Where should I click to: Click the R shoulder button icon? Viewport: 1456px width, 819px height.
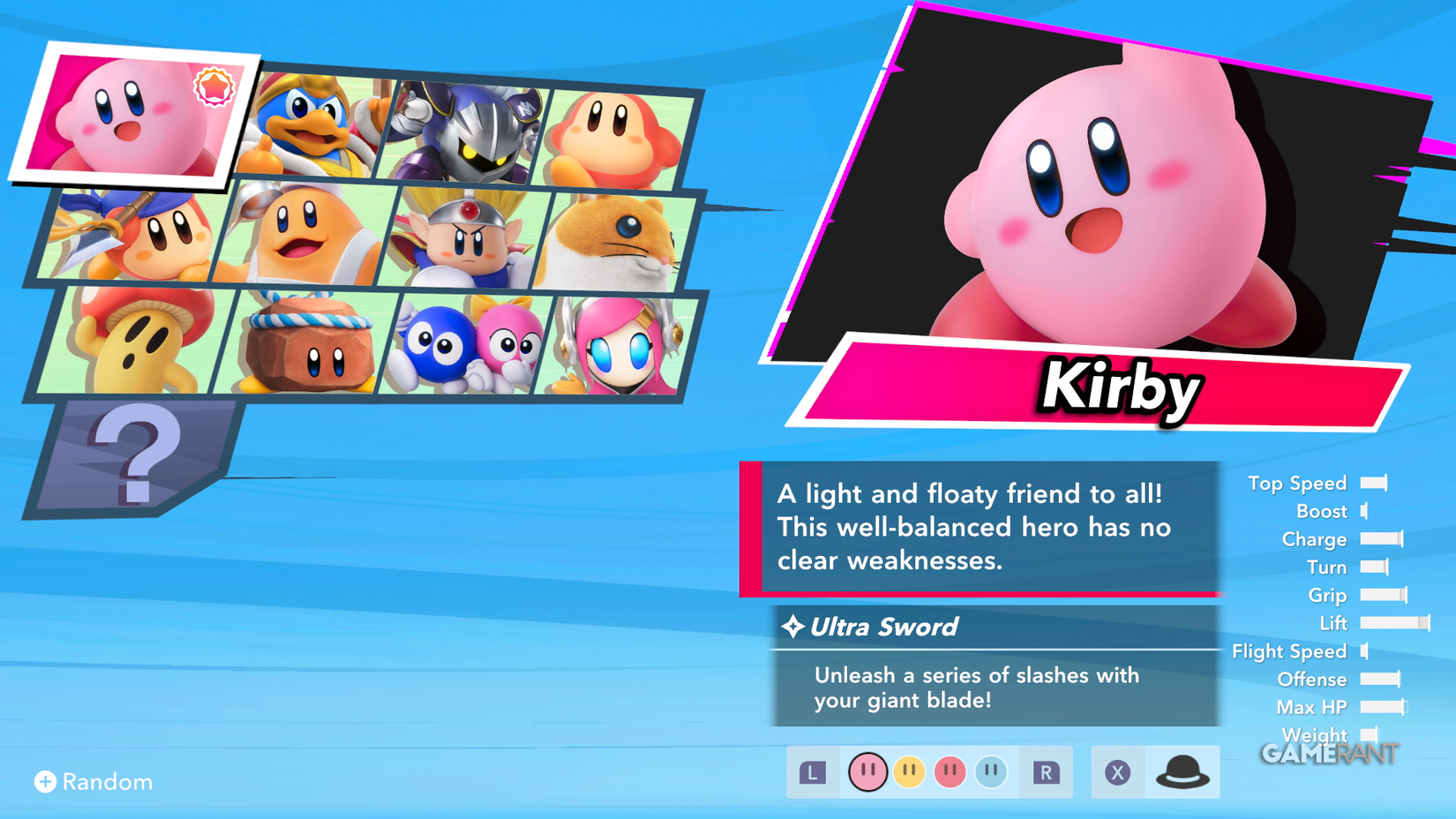[x=1047, y=770]
